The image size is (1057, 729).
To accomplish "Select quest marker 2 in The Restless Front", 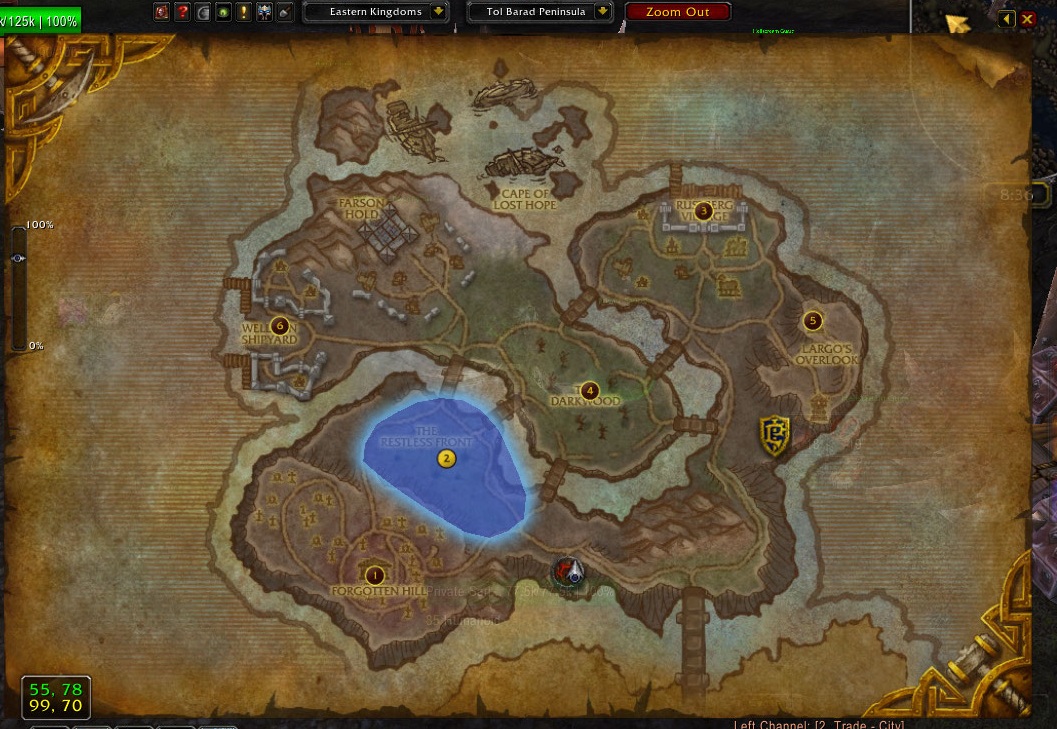I will coord(446,459).
